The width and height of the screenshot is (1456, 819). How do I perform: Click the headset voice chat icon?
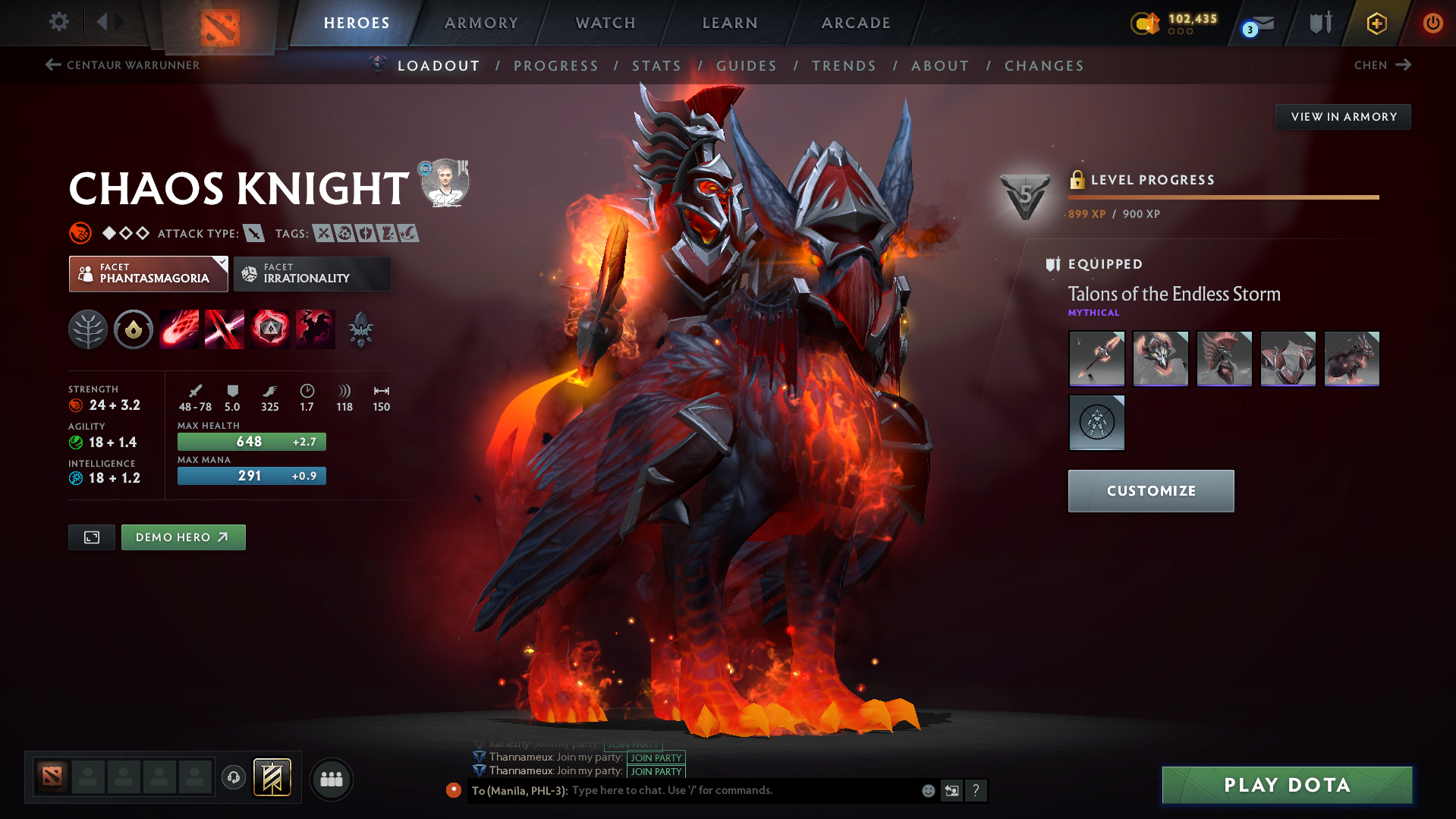233,779
